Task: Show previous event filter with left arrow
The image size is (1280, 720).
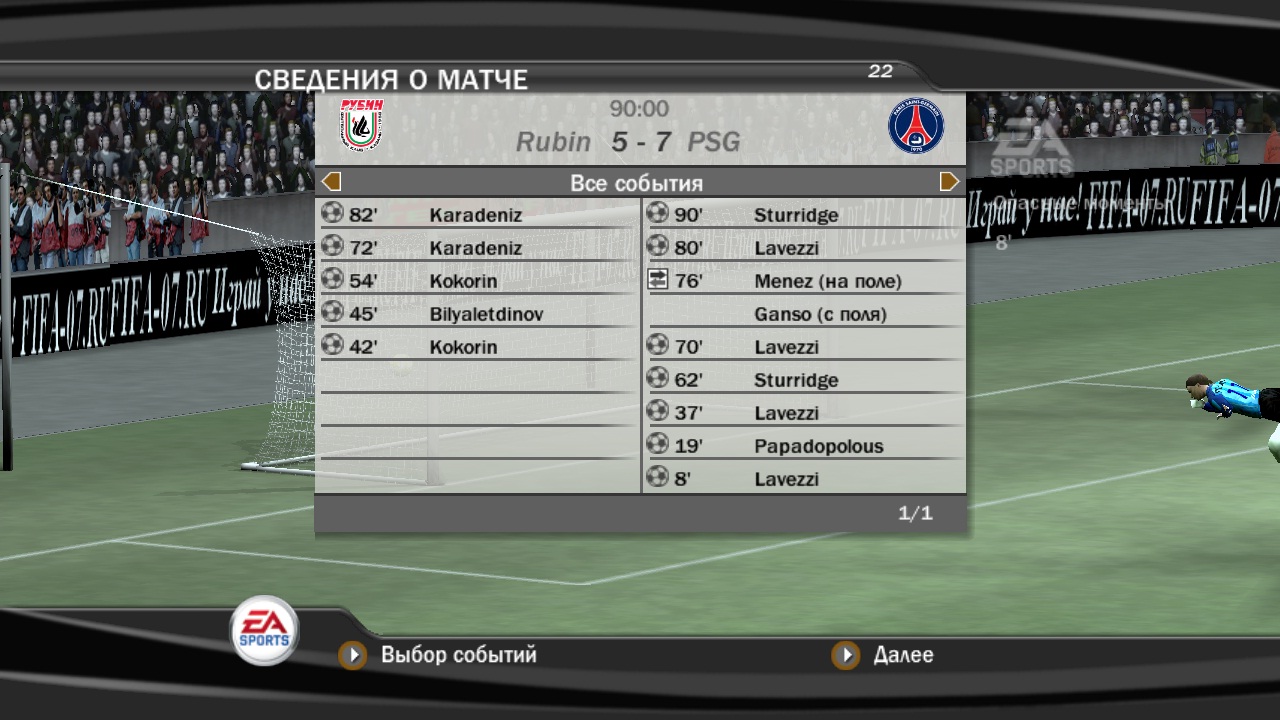Action: point(332,182)
